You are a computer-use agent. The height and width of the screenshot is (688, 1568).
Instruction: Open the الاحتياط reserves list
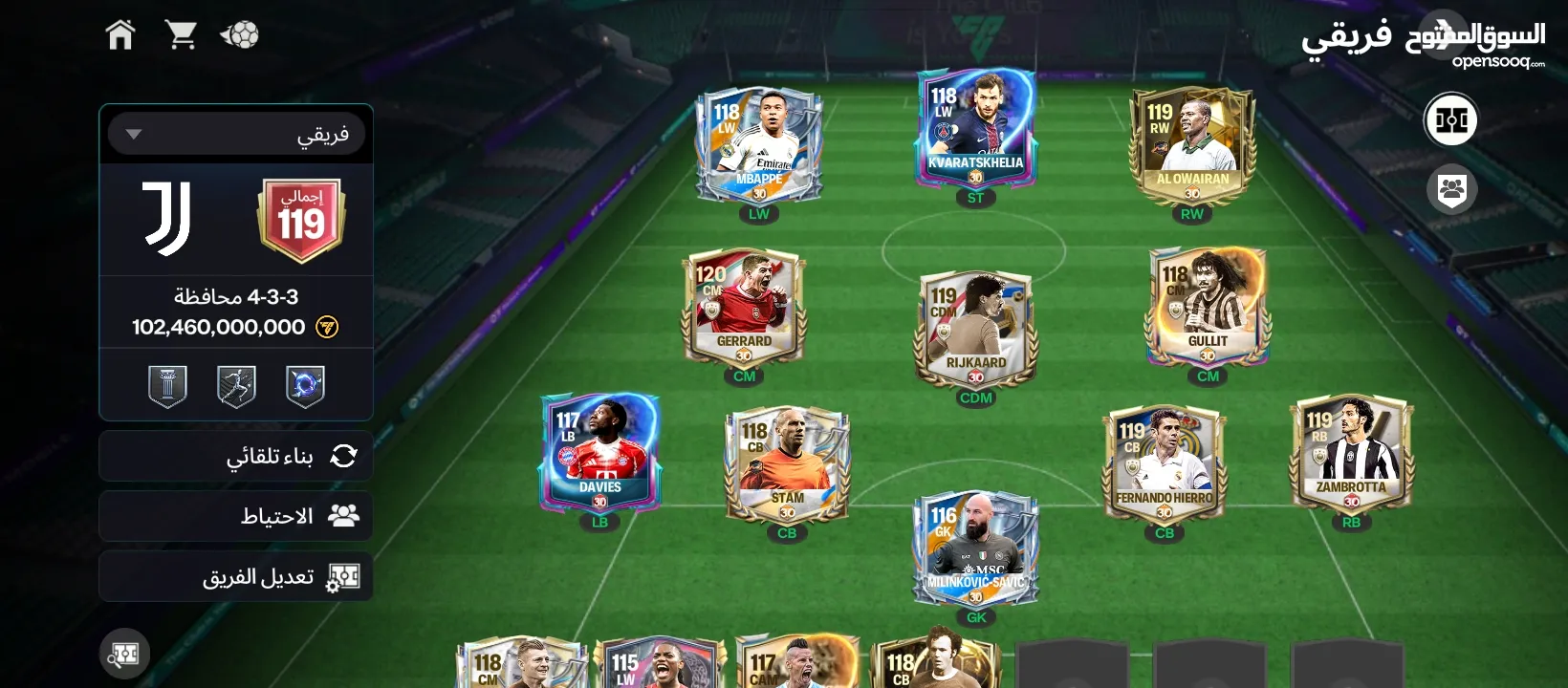(x=236, y=516)
